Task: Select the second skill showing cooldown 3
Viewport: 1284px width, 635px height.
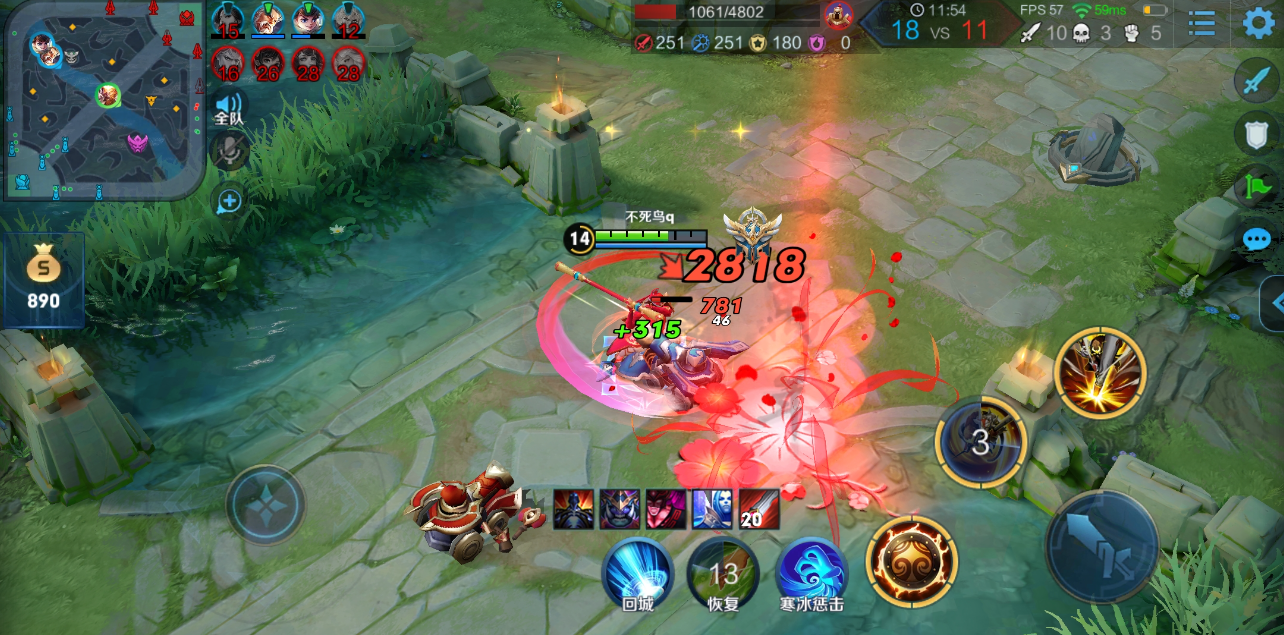Action: coord(980,442)
